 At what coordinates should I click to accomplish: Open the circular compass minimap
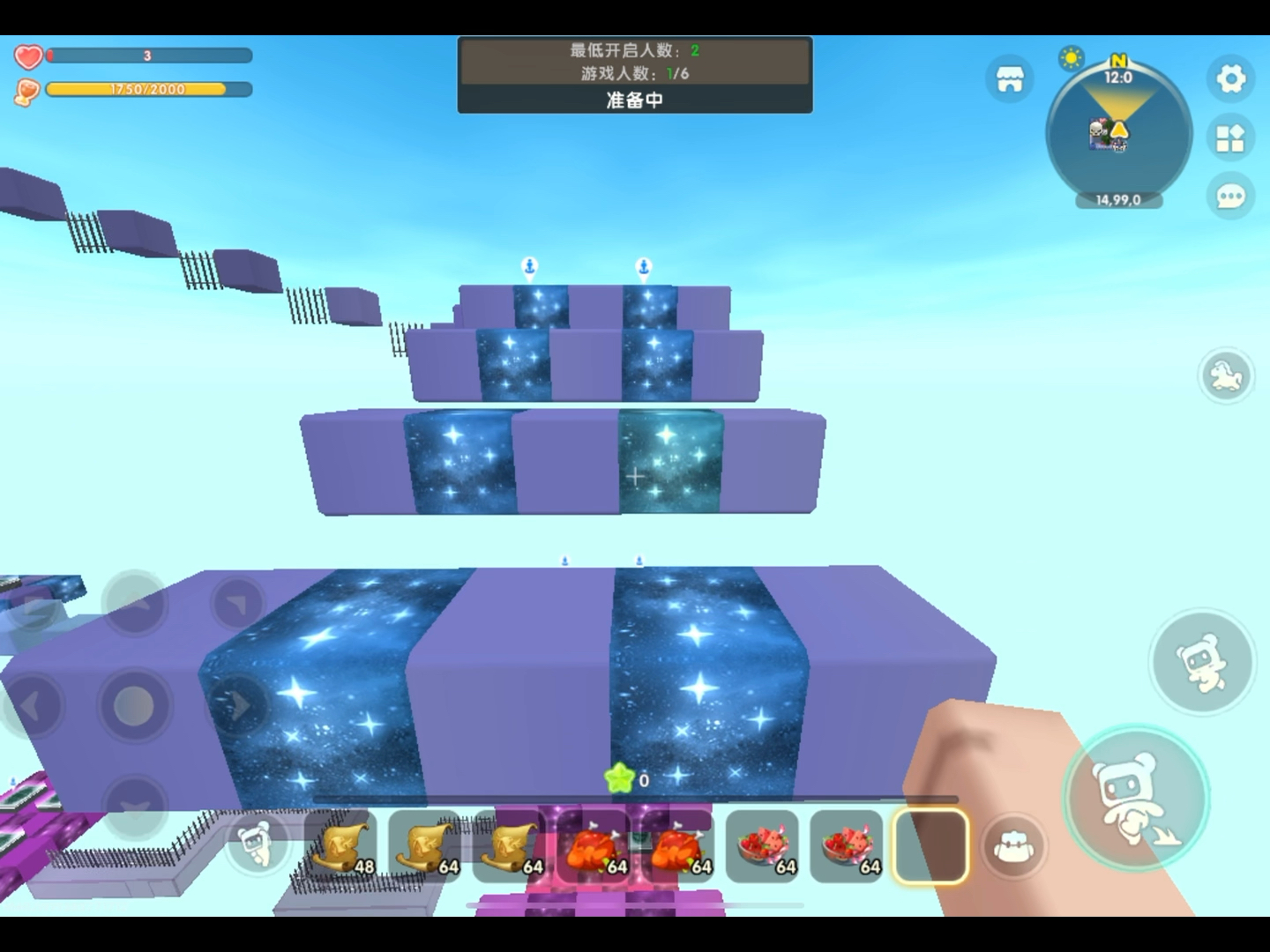[x=1118, y=132]
